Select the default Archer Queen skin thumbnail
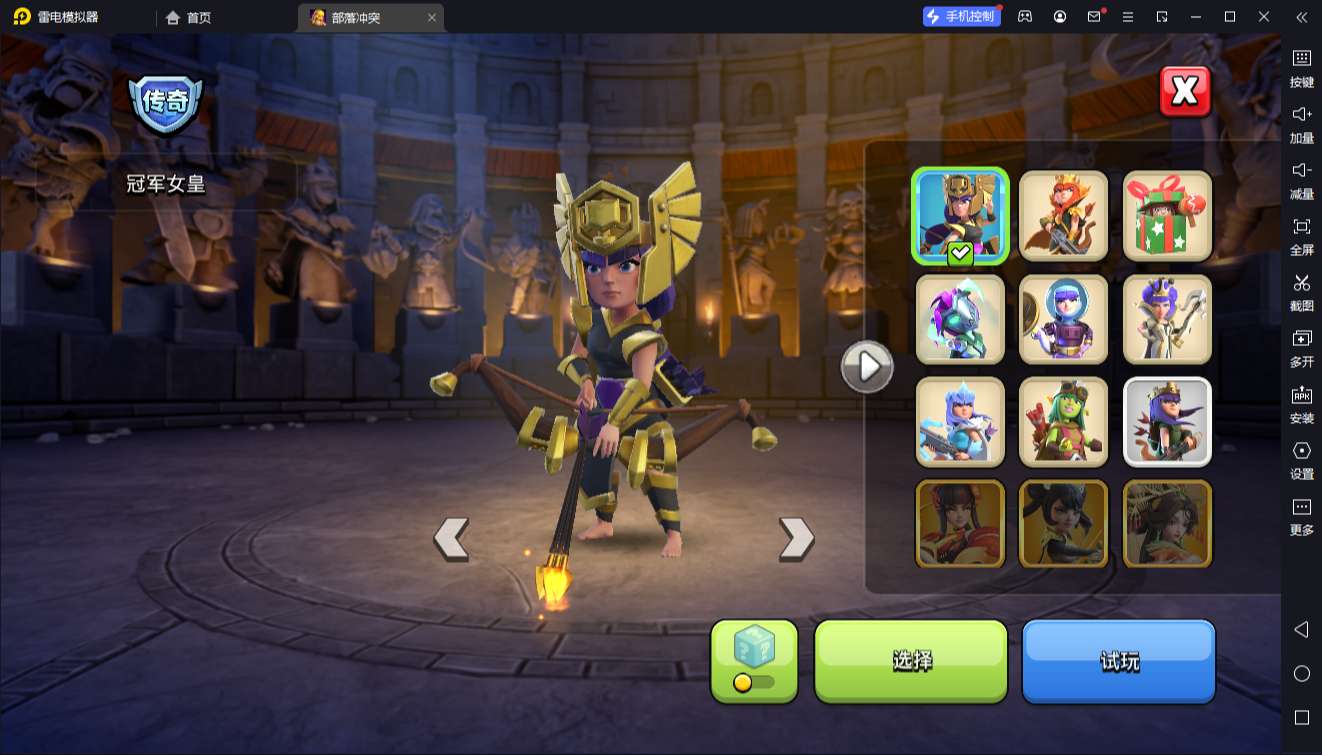This screenshot has height=755, width=1322. coord(1167,422)
